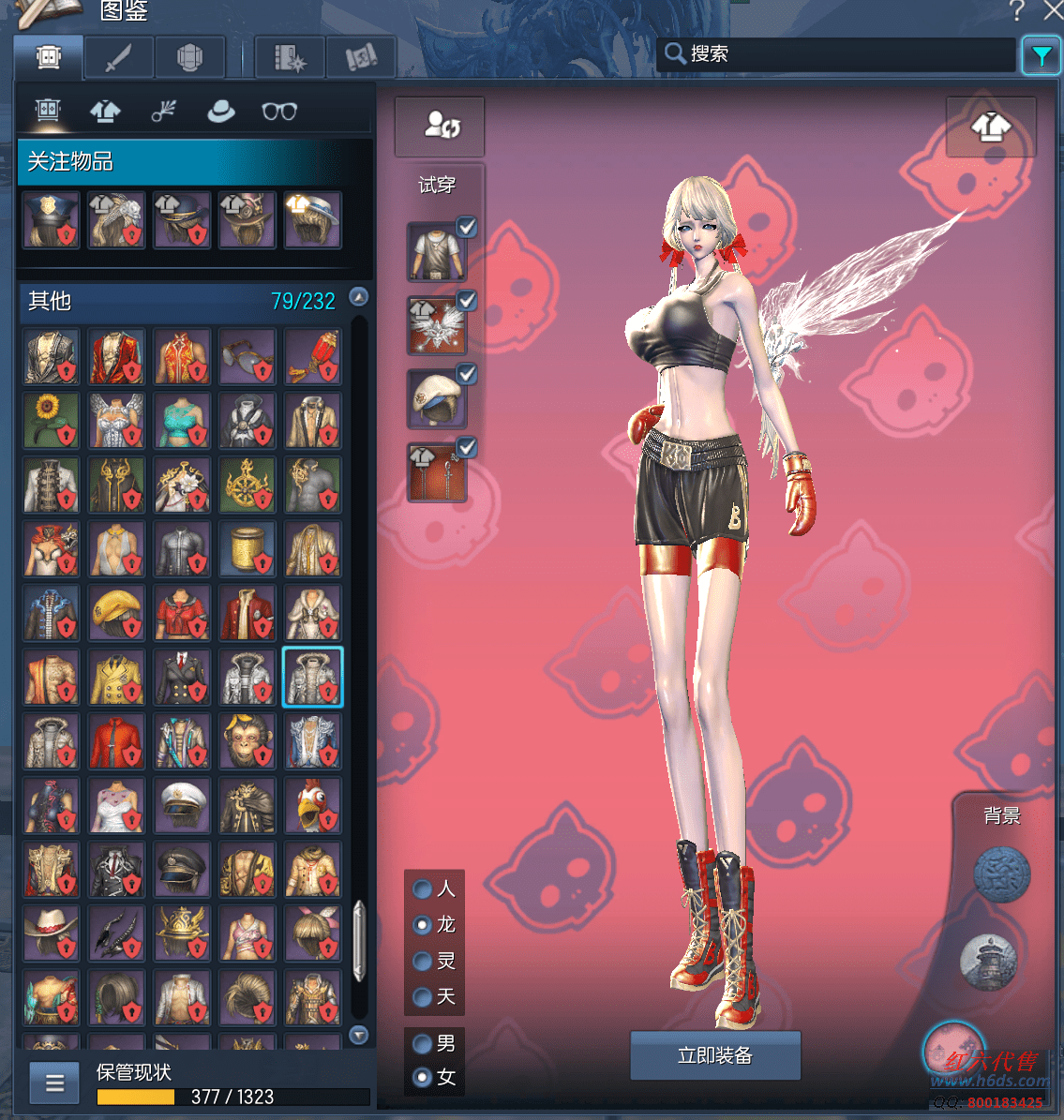Viewport: 1064px width, 1120px height.
Task: Open the hamburger list menu button
Action: point(55,1083)
